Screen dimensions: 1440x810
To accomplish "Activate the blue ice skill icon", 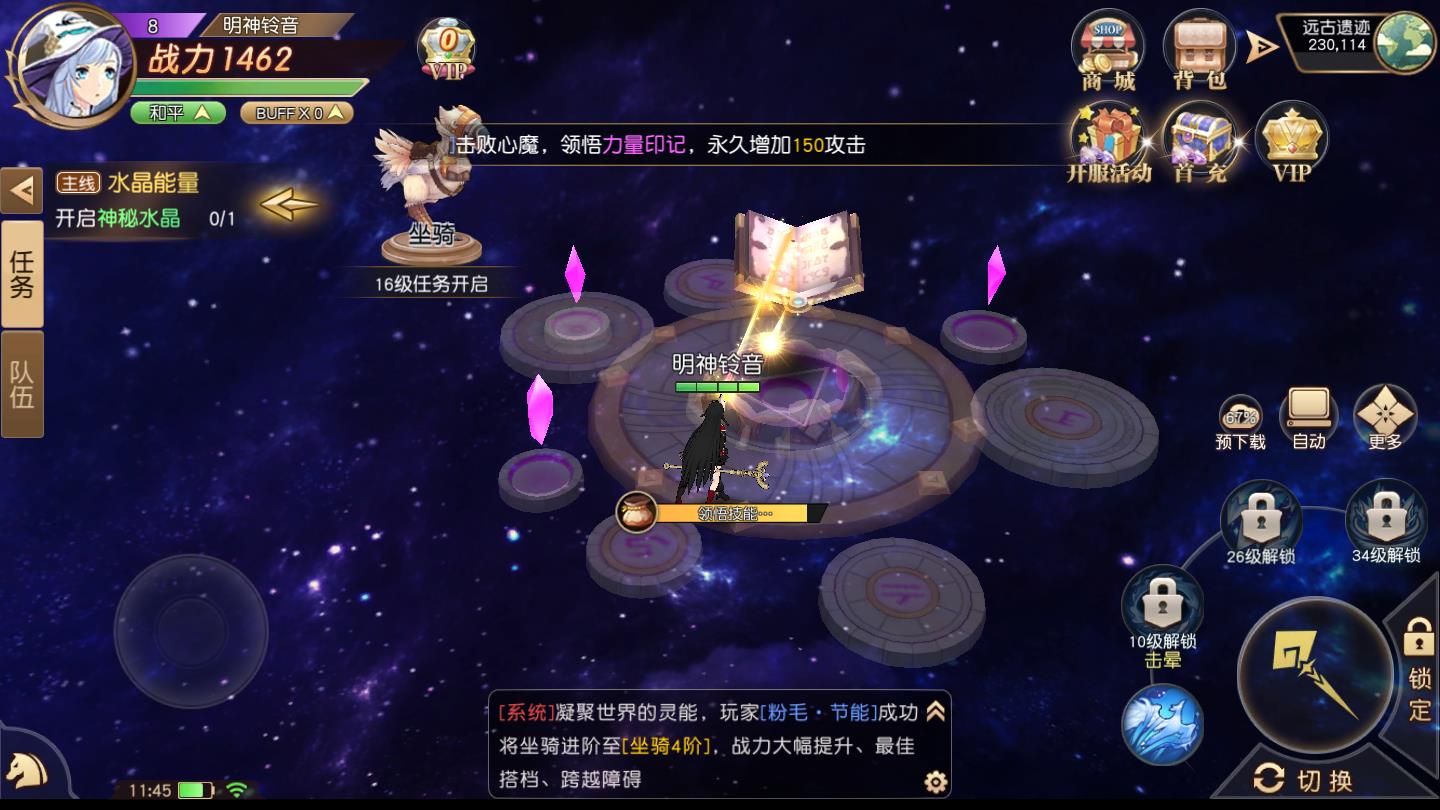I will [x=1161, y=724].
